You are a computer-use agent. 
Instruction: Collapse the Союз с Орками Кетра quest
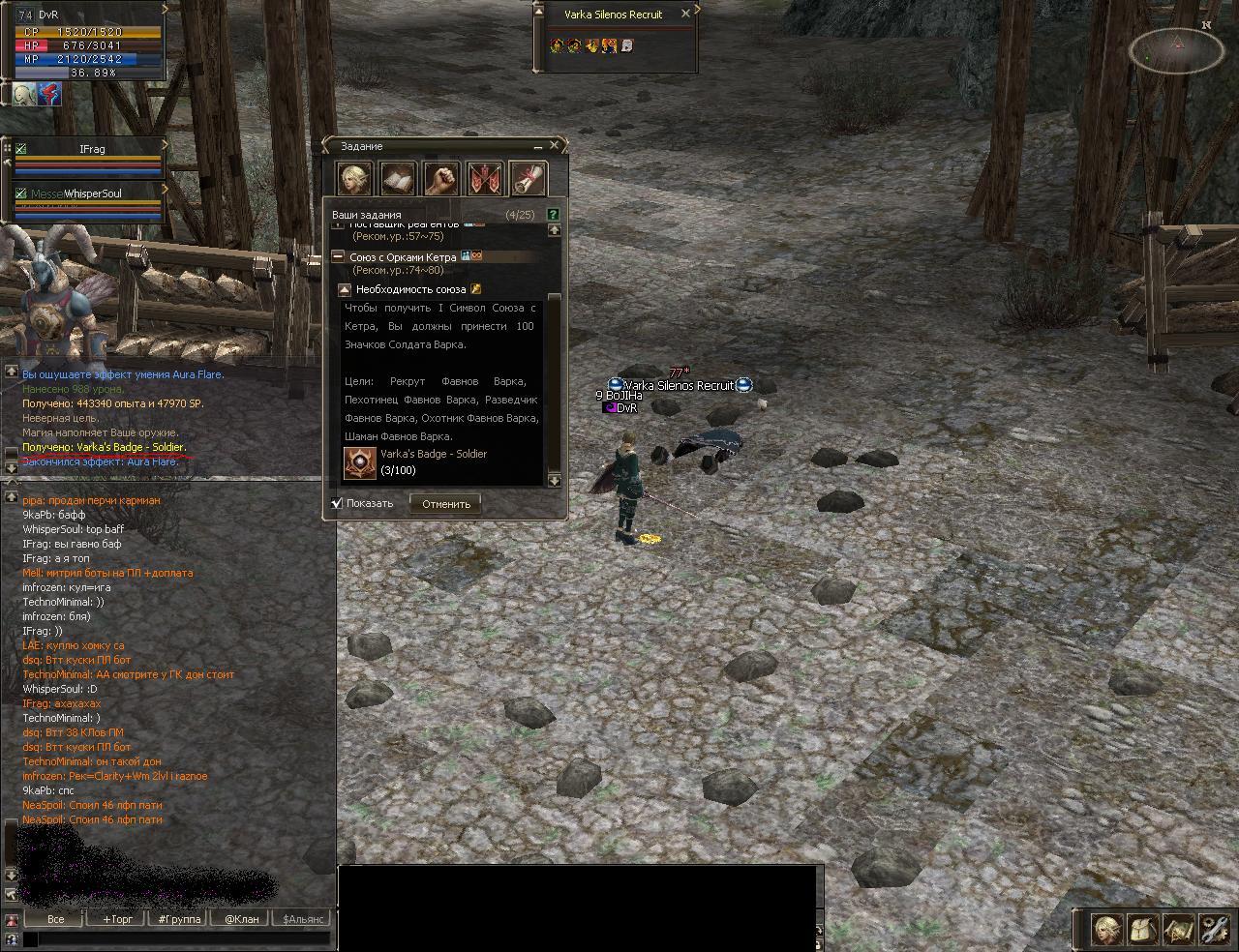pyautogui.click(x=338, y=257)
